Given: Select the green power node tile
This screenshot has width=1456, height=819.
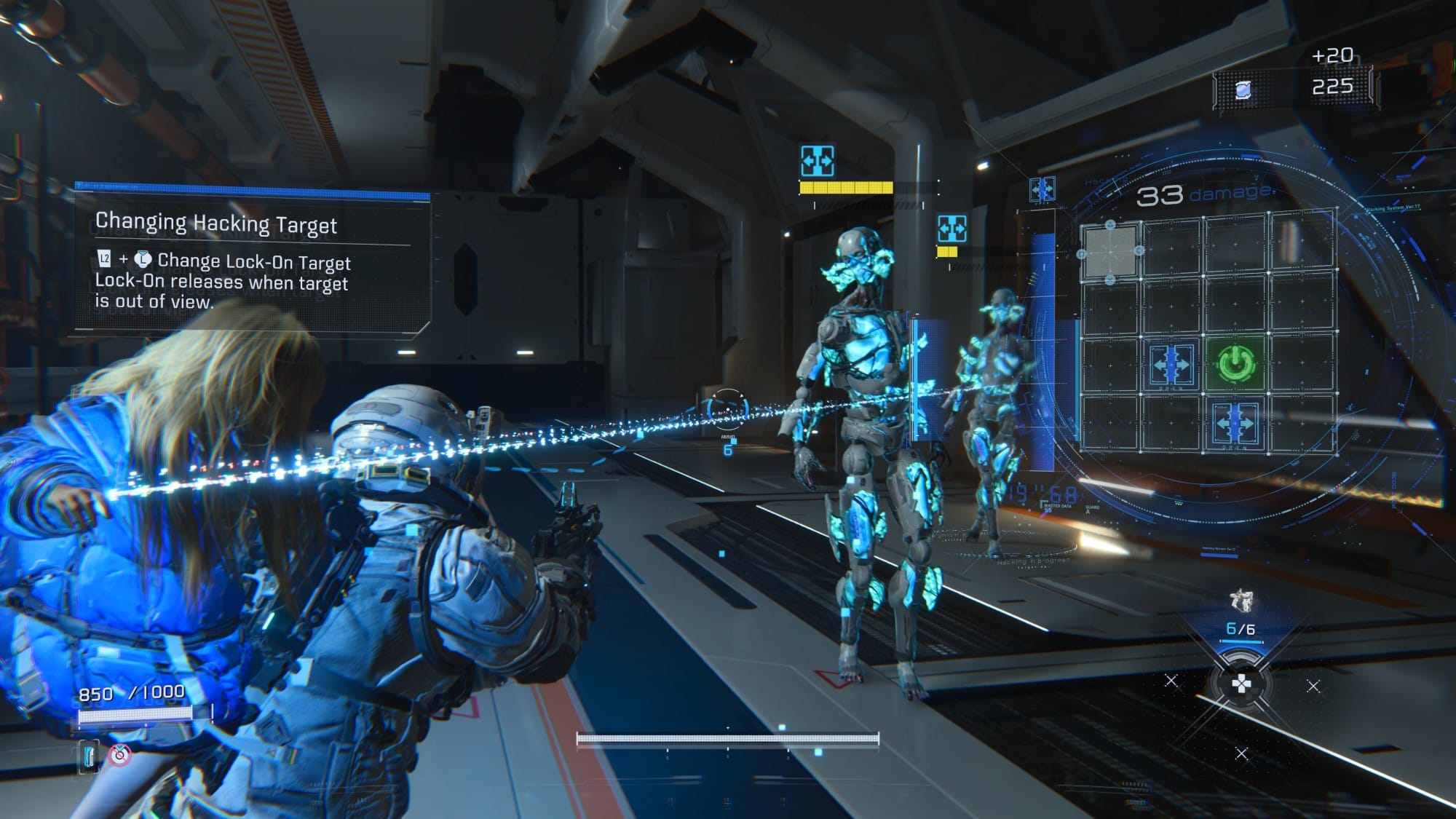Looking at the screenshot, I should pyautogui.click(x=1235, y=363).
